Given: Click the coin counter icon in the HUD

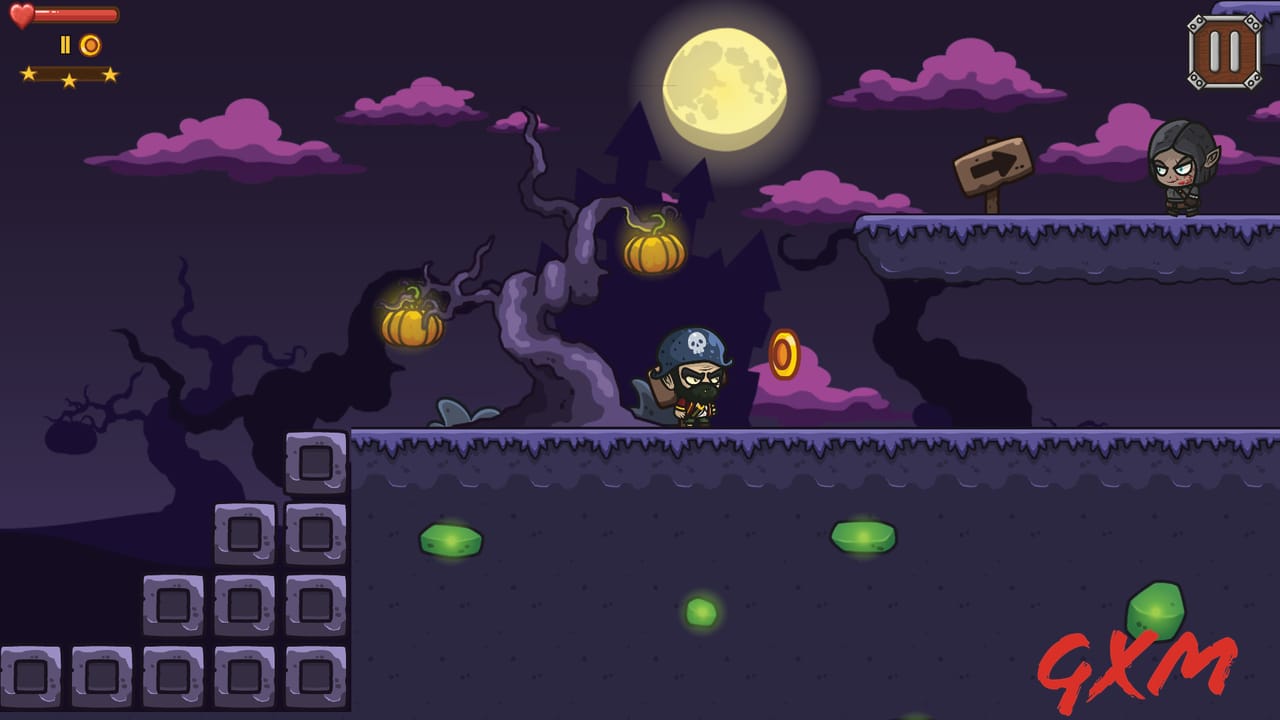Looking at the screenshot, I should pyautogui.click(x=89, y=44).
